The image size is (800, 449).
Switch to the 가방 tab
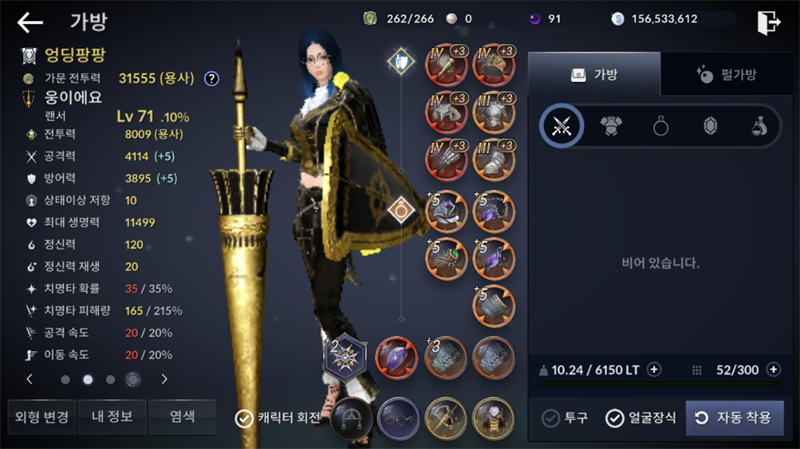point(594,74)
